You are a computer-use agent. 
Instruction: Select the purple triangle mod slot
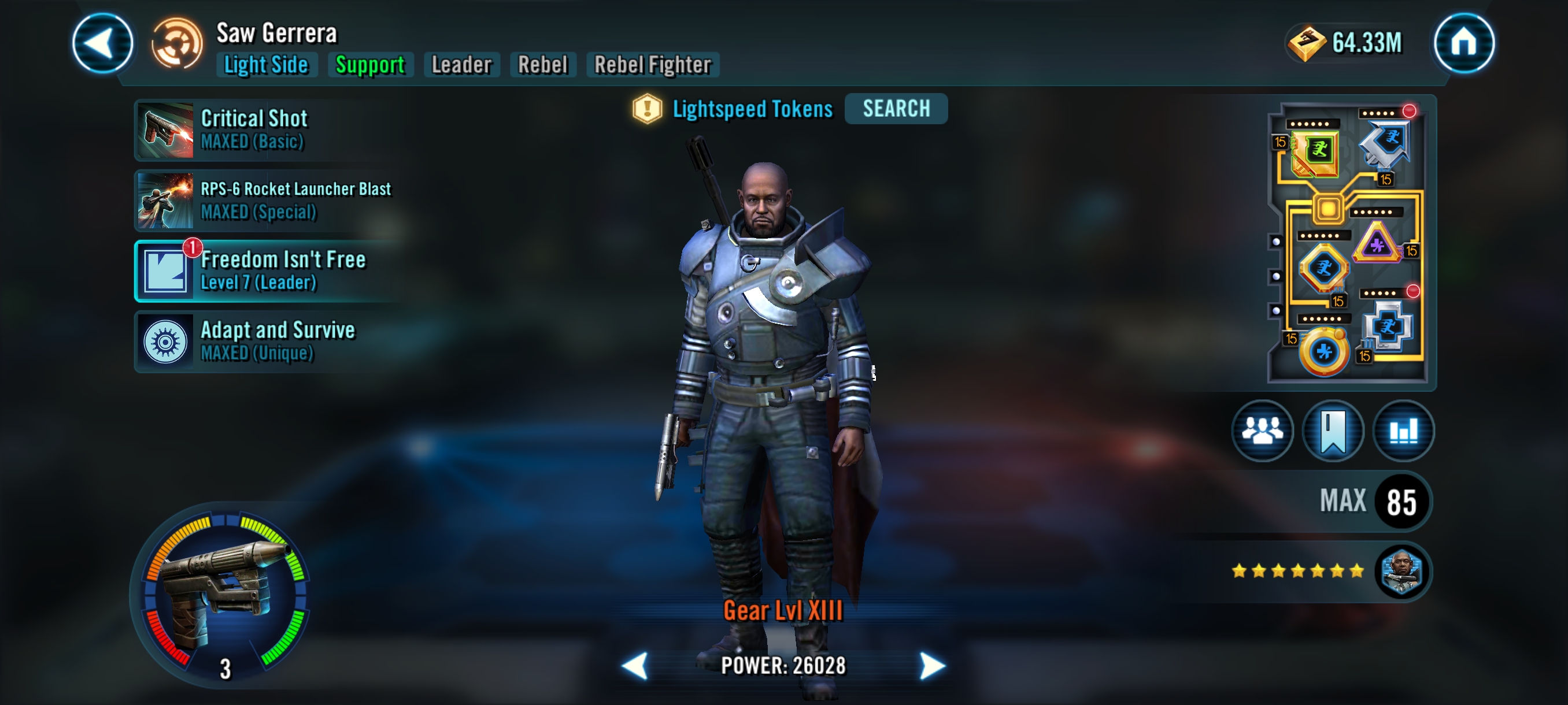coord(1377,244)
